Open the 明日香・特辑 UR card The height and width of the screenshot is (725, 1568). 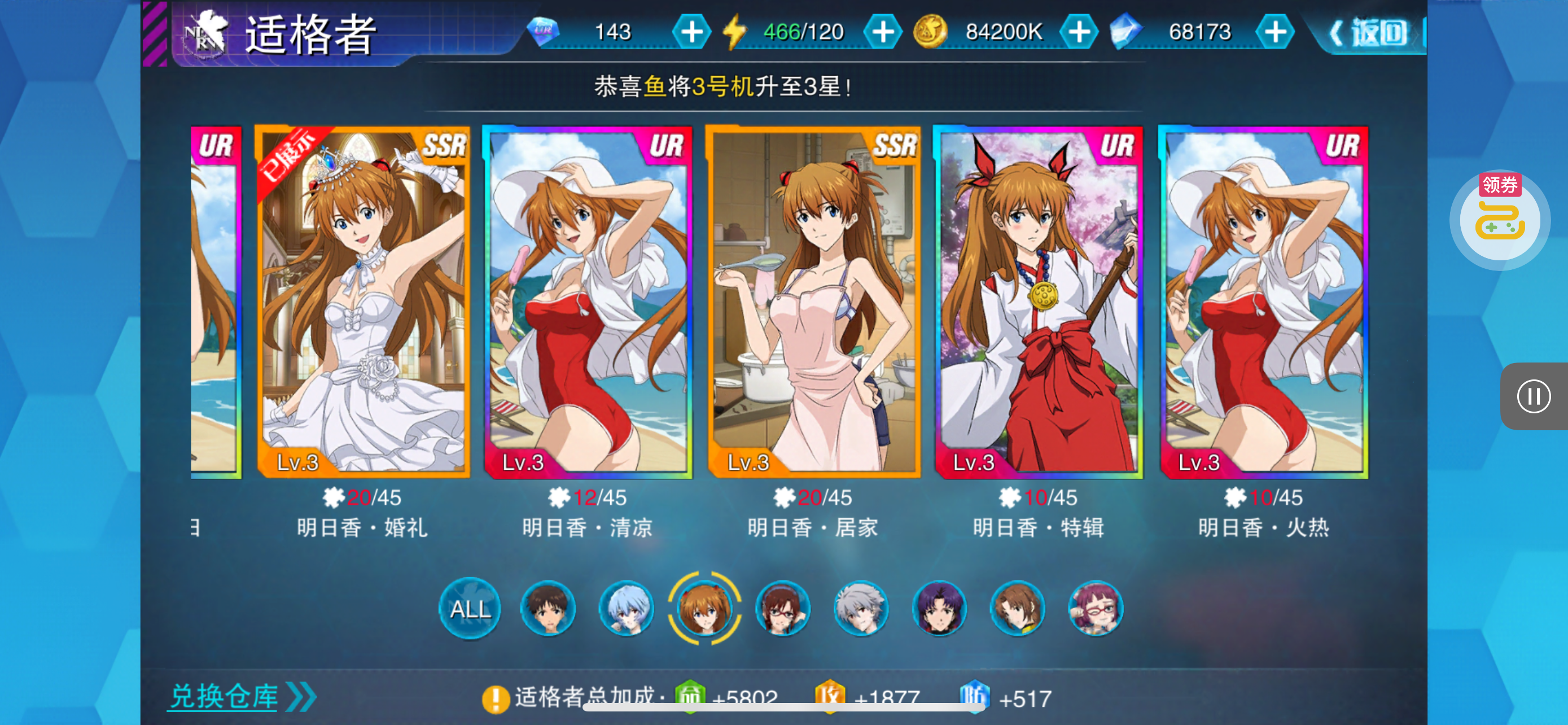pos(1039,303)
